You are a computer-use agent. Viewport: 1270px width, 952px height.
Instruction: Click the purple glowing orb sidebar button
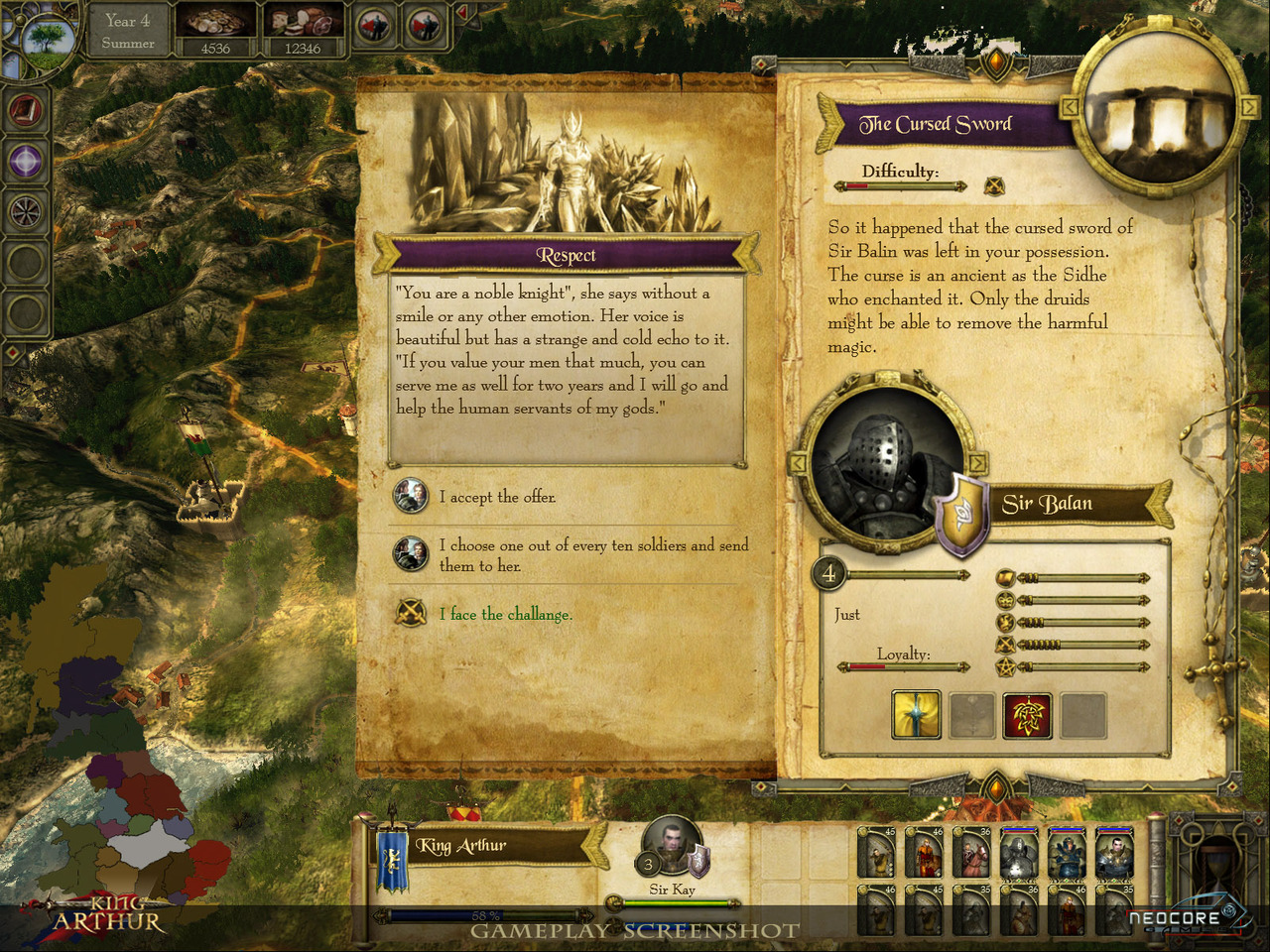(x=26, y=161)
